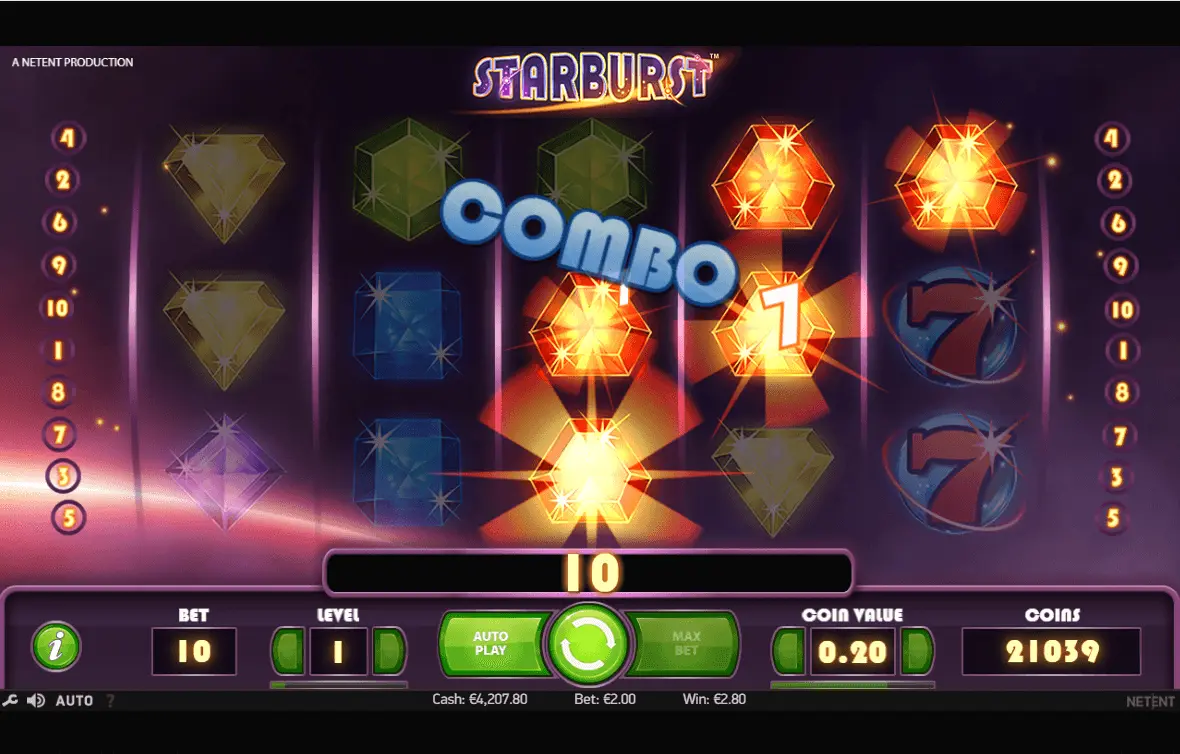Image resolution: width=1180 pixels, height=754 pixels.
Task: Raise the coin value
Action: click(916, 652)
